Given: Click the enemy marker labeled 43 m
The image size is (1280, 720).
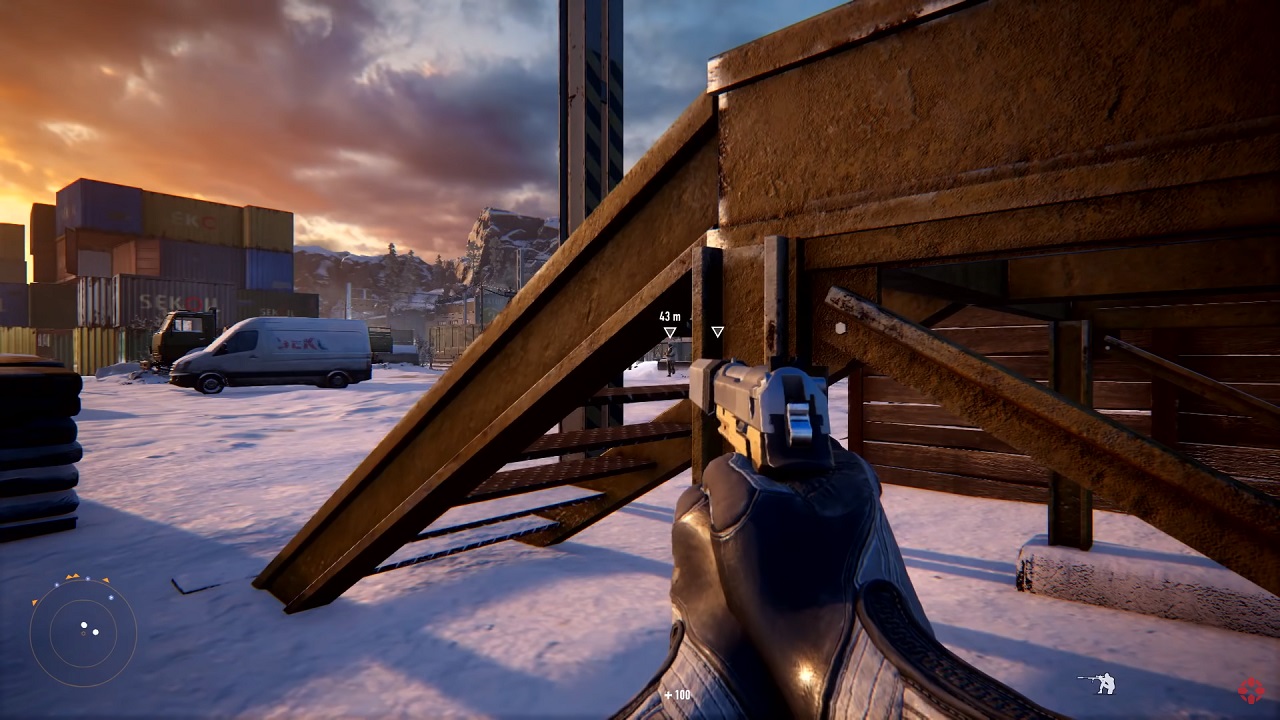Looking at the screenshot, I should [x=670, y=332].
